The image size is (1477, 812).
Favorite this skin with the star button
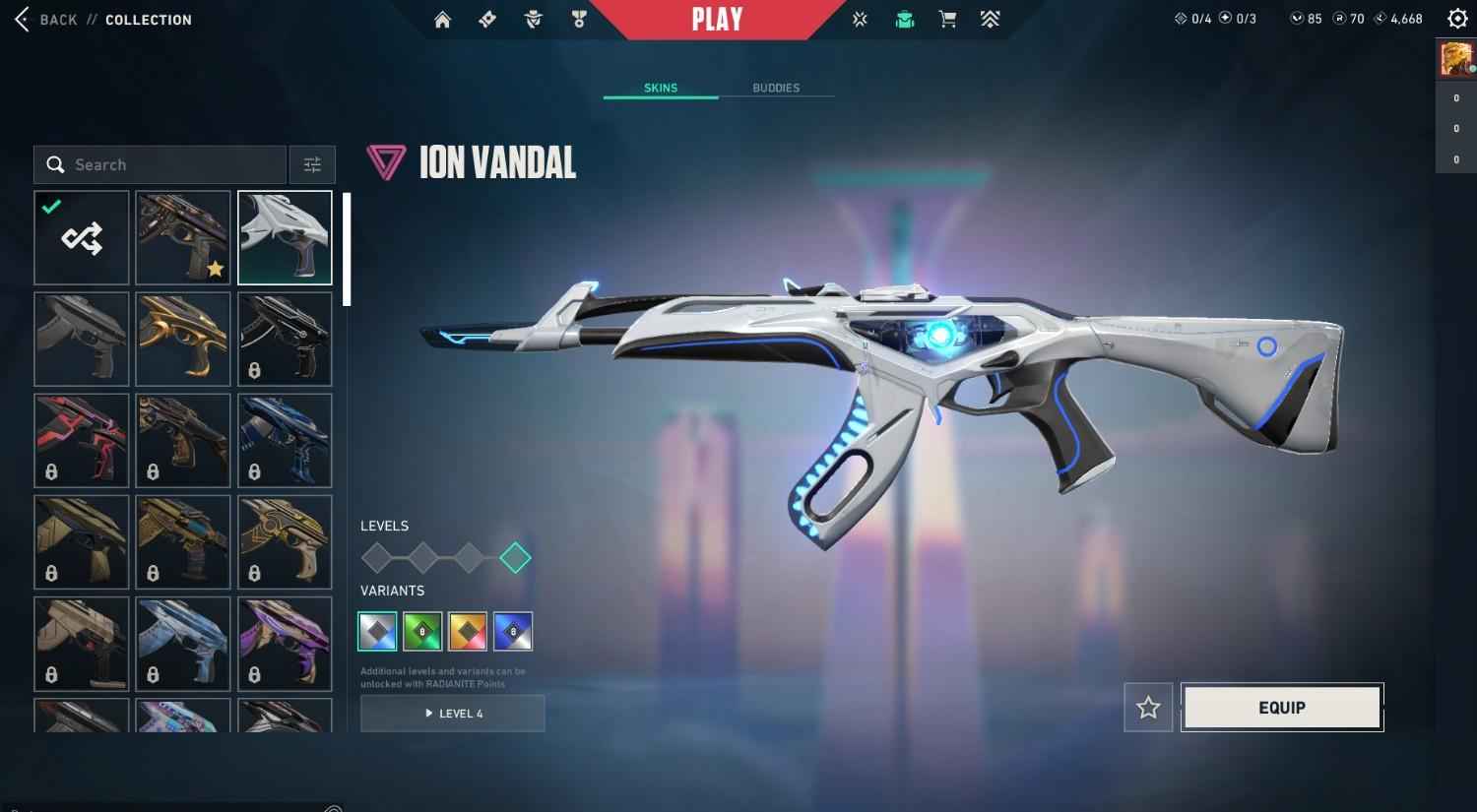pos(1148,708)
